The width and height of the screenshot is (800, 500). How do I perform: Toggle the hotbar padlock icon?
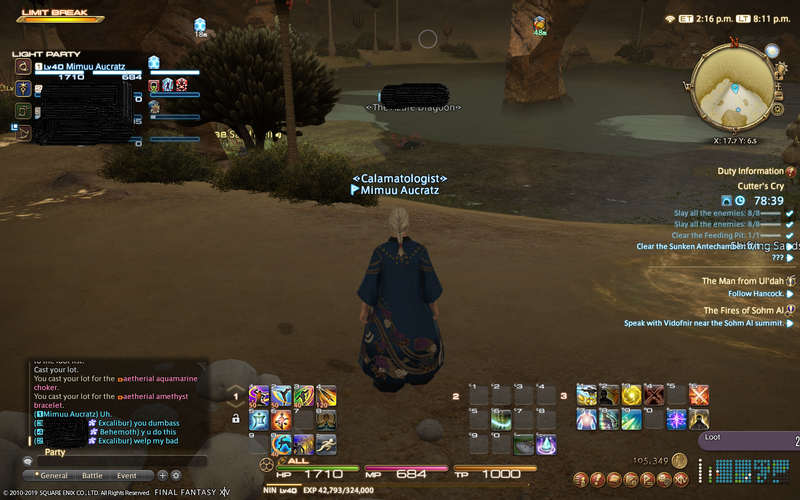point(235,419)
